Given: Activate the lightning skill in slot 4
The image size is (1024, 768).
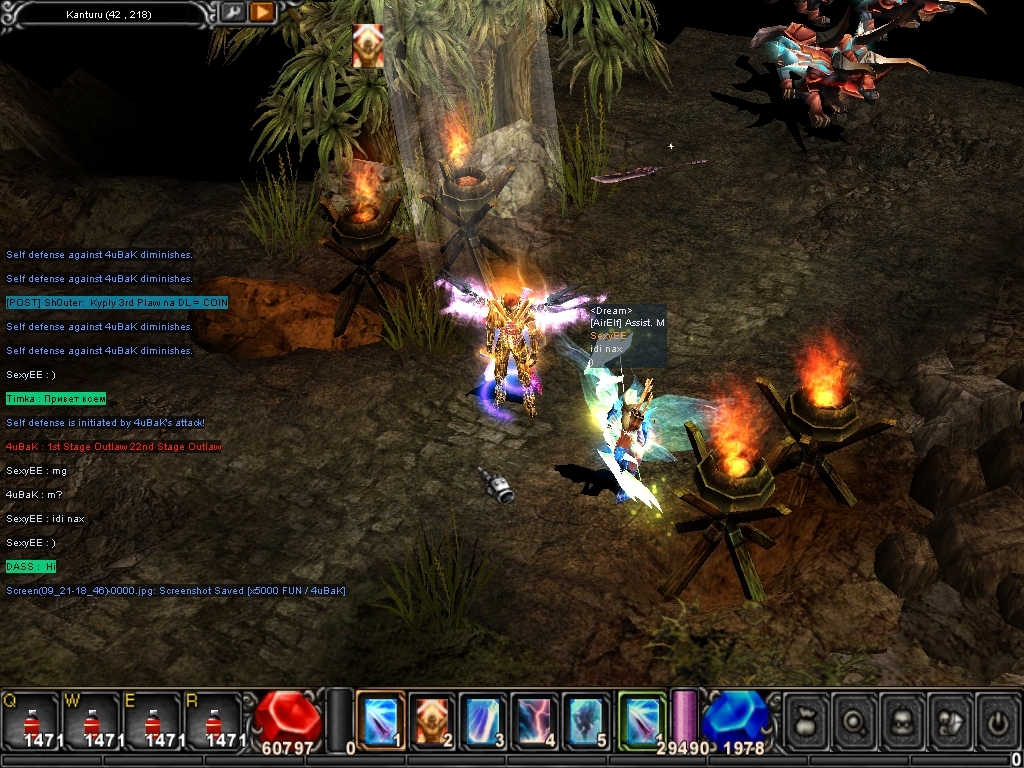Looking at the screenshot, I should pos(536,720).
